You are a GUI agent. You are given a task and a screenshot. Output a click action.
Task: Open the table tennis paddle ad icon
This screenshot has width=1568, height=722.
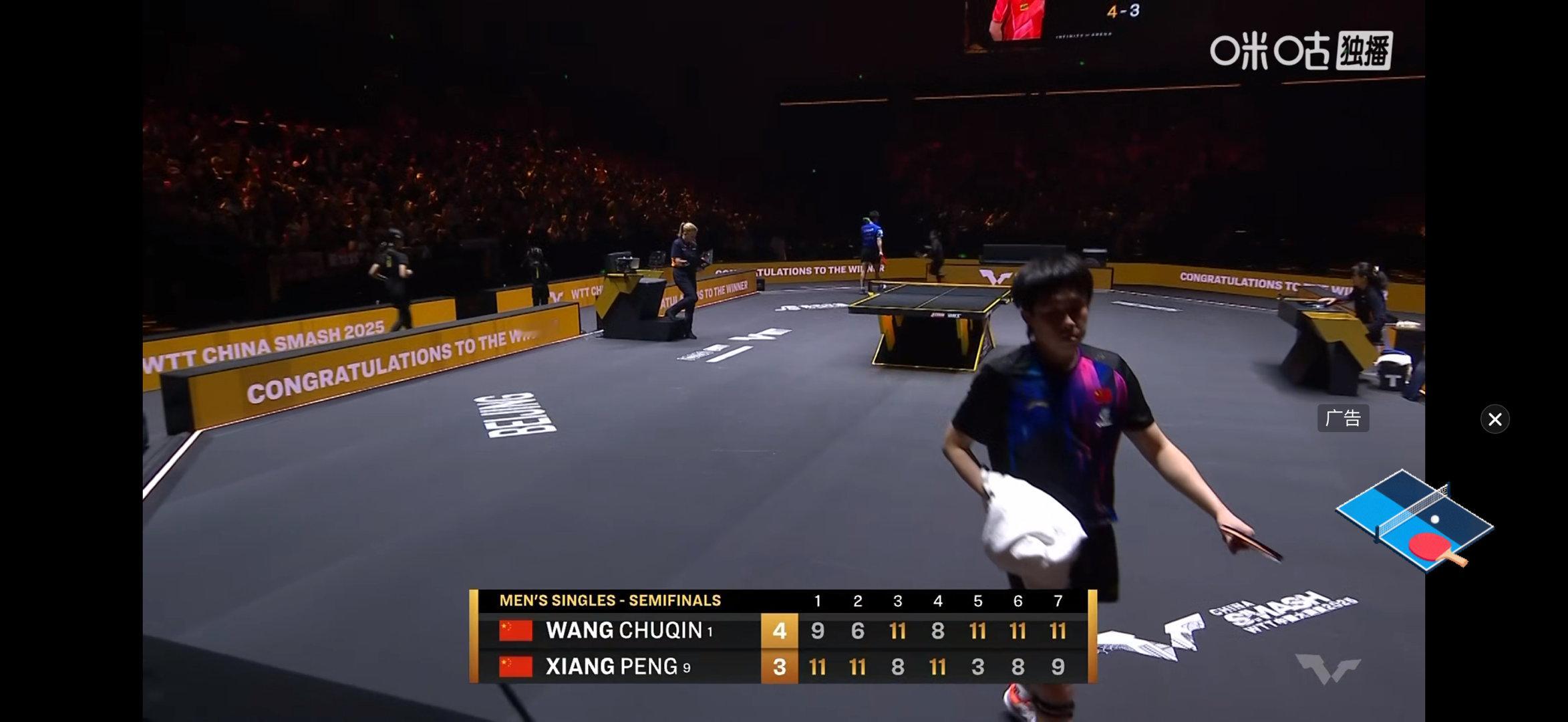pos(1414,522)
